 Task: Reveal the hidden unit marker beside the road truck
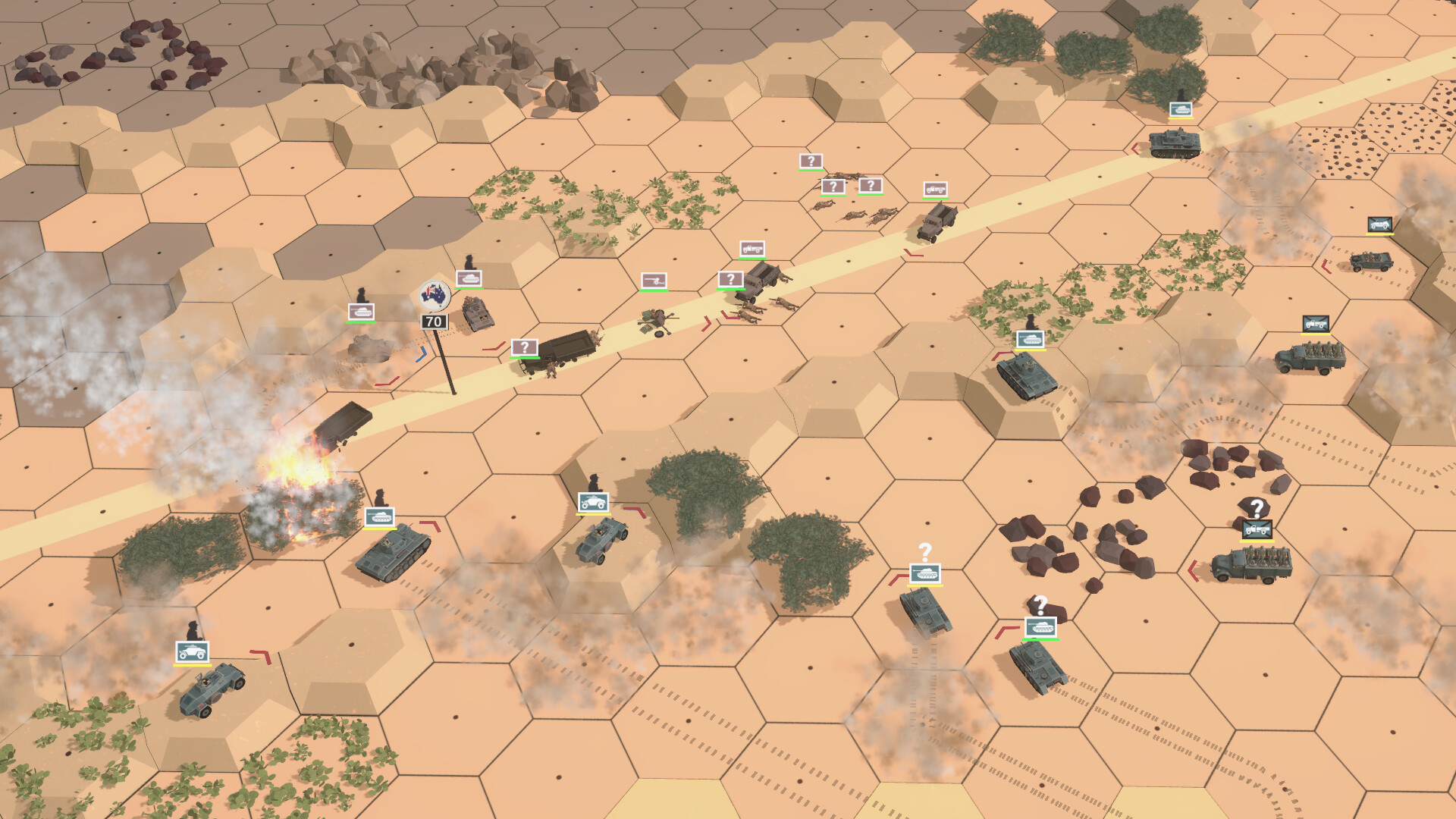524,347
